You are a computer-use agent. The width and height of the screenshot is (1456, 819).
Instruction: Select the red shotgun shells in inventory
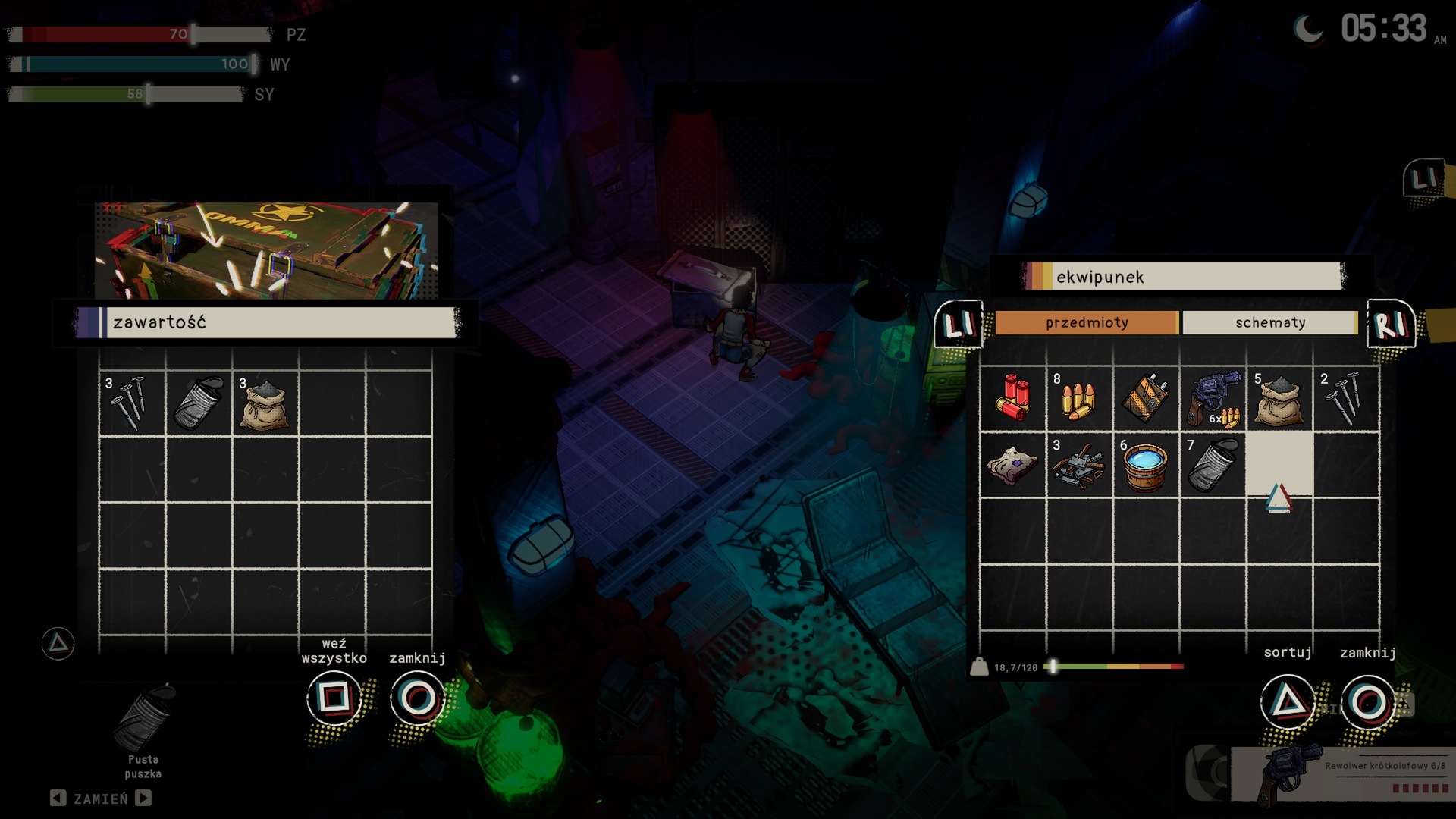coord(1012,398)
